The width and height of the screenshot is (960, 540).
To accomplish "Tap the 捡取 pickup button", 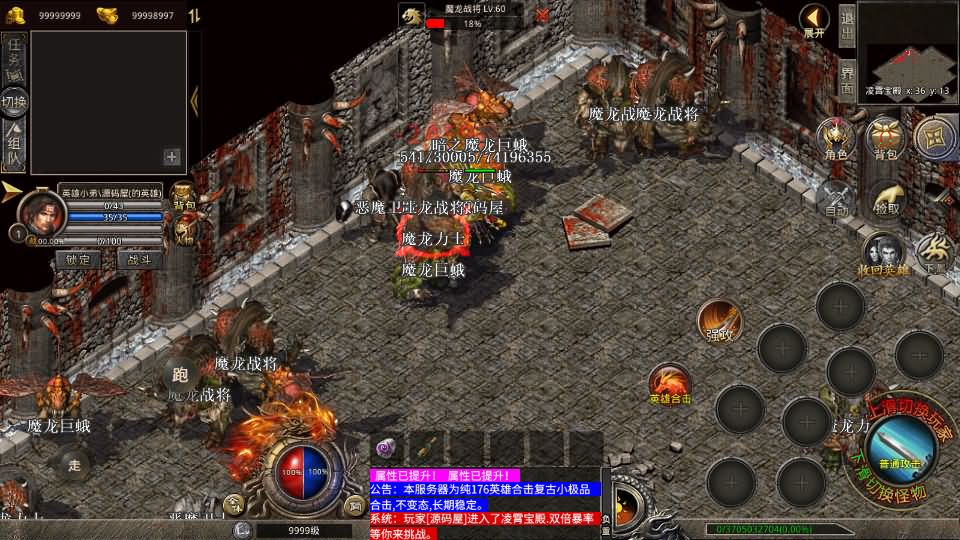I will [885, 198].
